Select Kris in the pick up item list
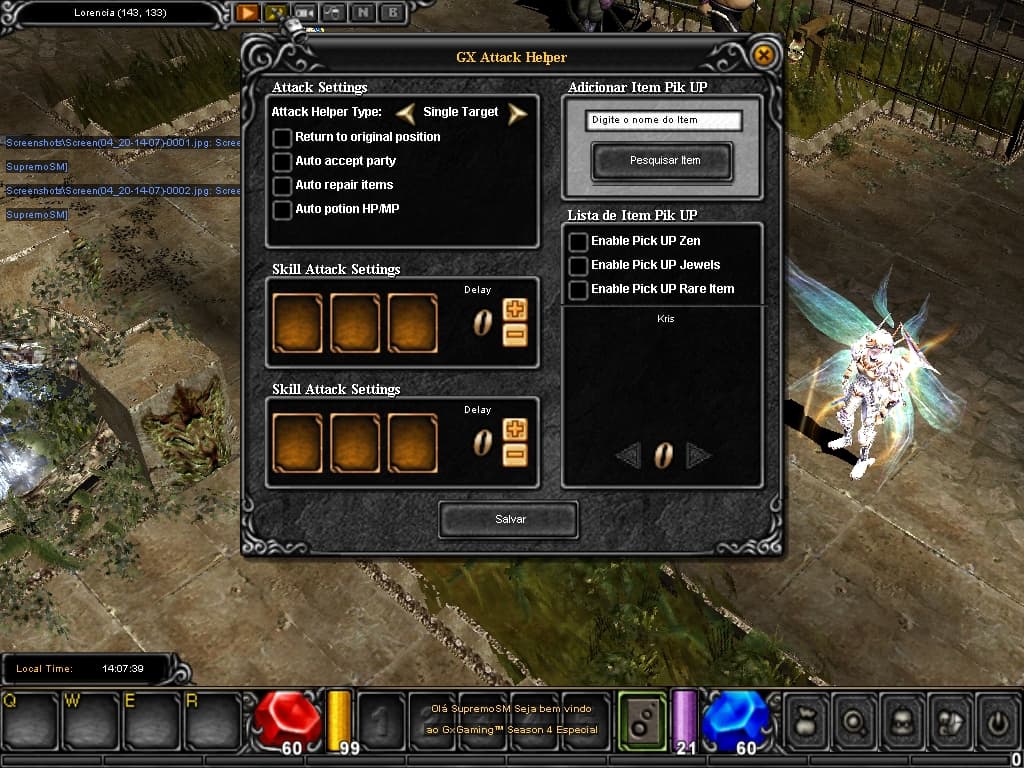This screenshot has width=1024, height=768. pos(667,319)
